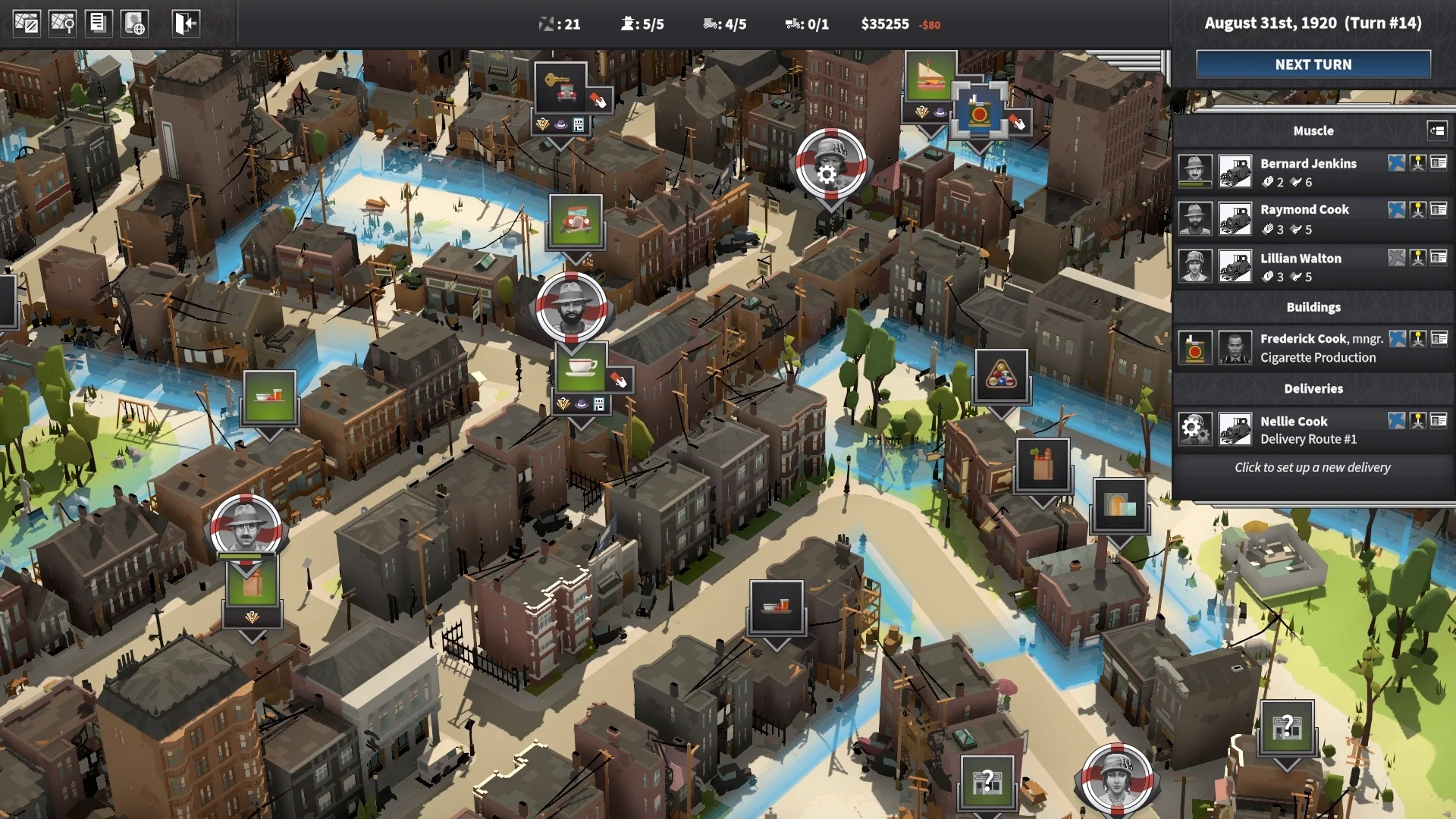This screenshot has width=1456, height=819.
Task: Select the pool hall billiards building marker
Action: coord(1001,375)
